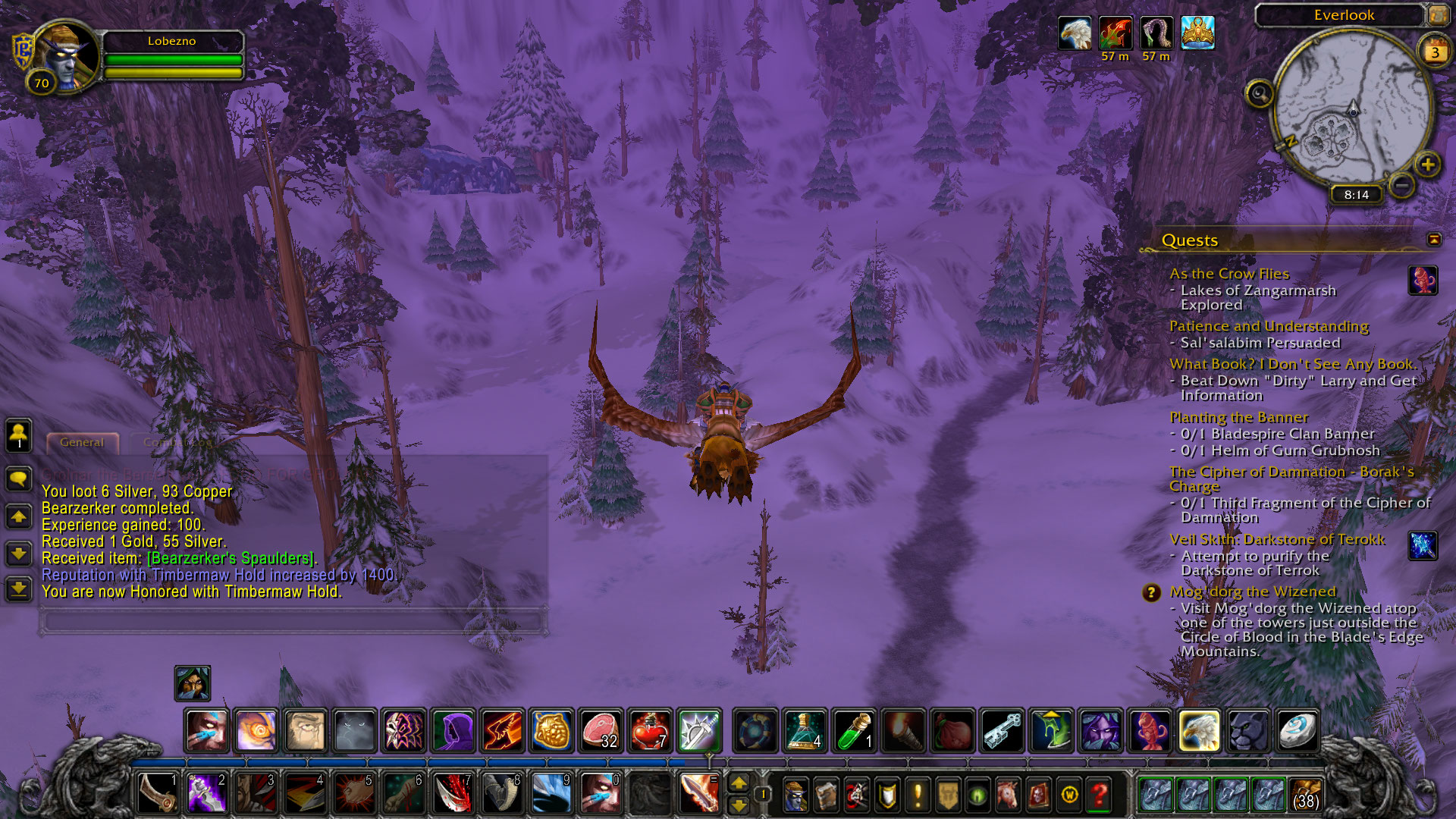The width and height of the screenshot is (1456, 819).
Task: Switch to the General chat tab
Action: pos(82,442)
